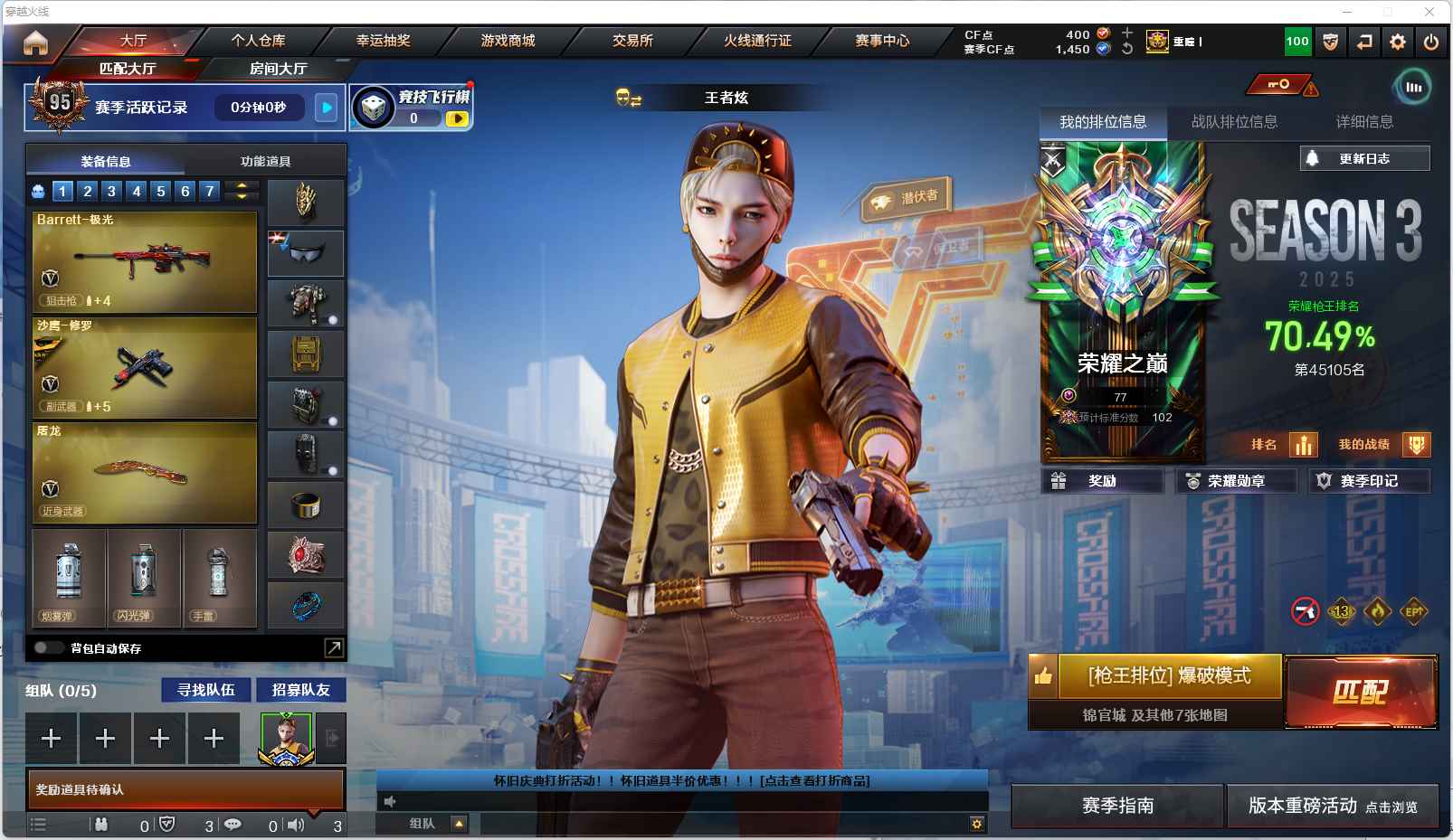
Task: Open the 个人仓库 menu
Action: pos(258,41)
